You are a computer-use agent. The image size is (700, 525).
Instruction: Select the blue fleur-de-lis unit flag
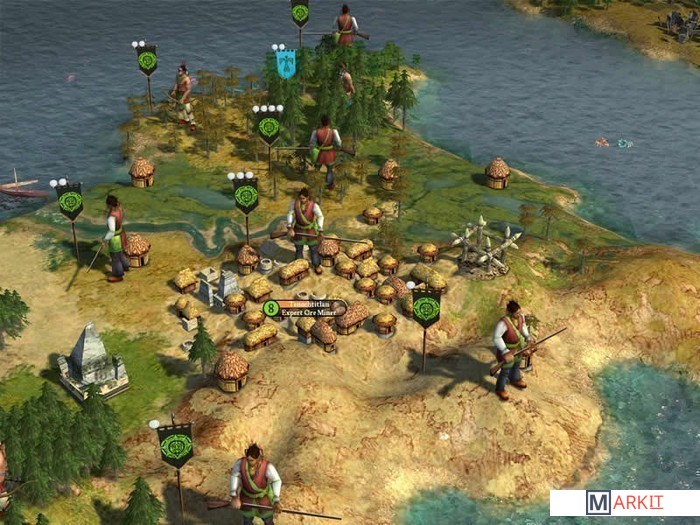coord(285,64)
